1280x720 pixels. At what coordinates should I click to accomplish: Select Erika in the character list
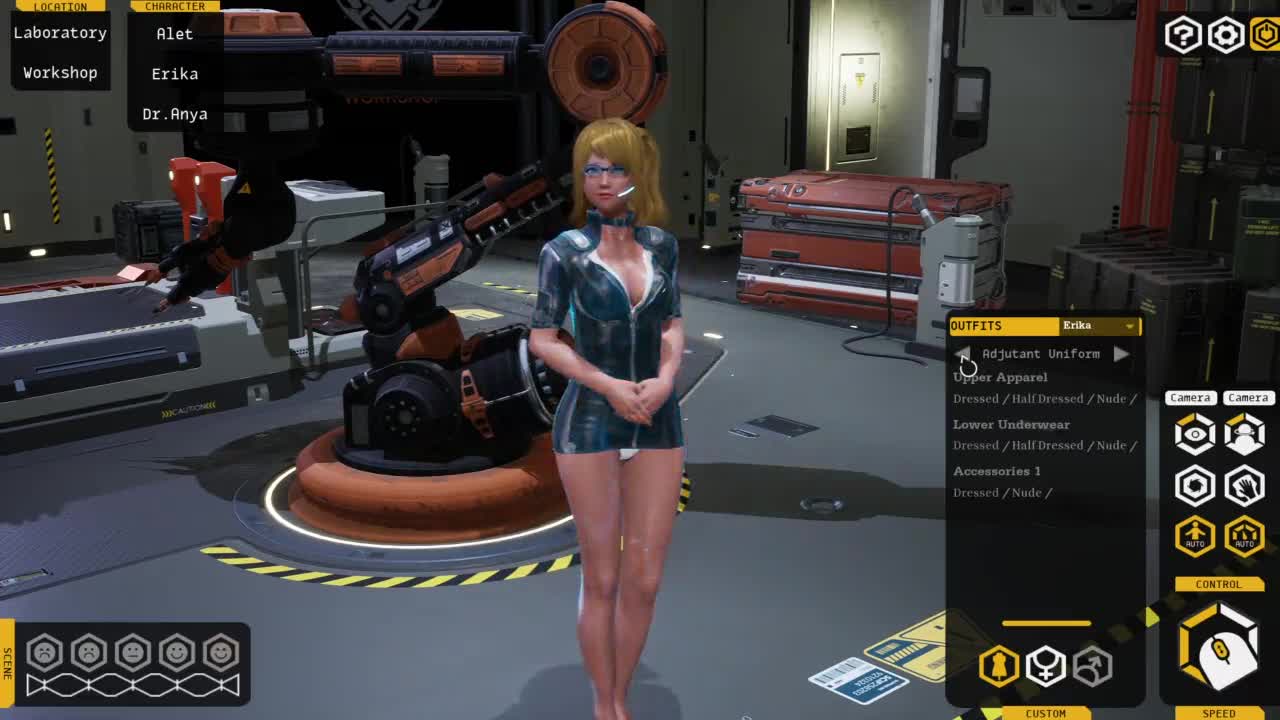(174, 74)
